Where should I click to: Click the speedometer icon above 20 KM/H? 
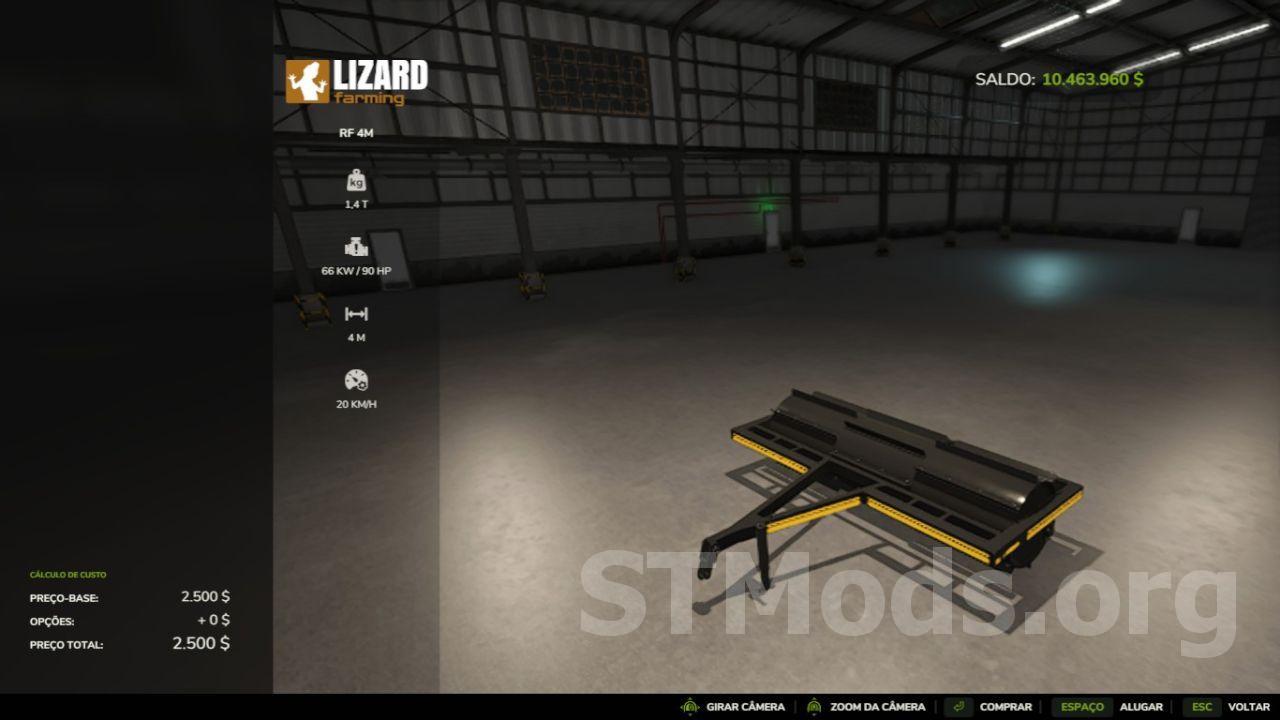(x=357, y=380)
